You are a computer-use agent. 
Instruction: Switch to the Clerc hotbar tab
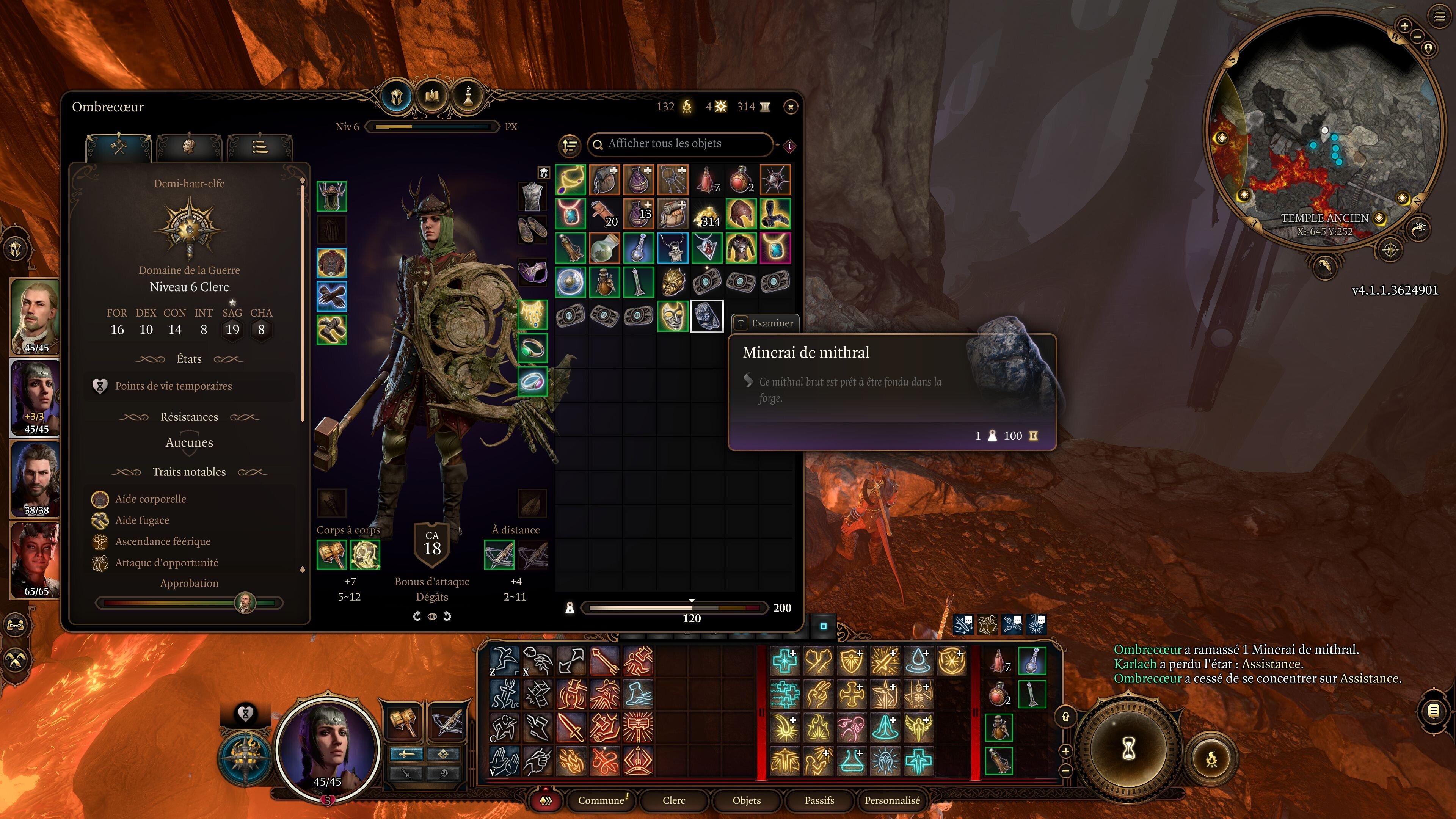coord(674,801)
